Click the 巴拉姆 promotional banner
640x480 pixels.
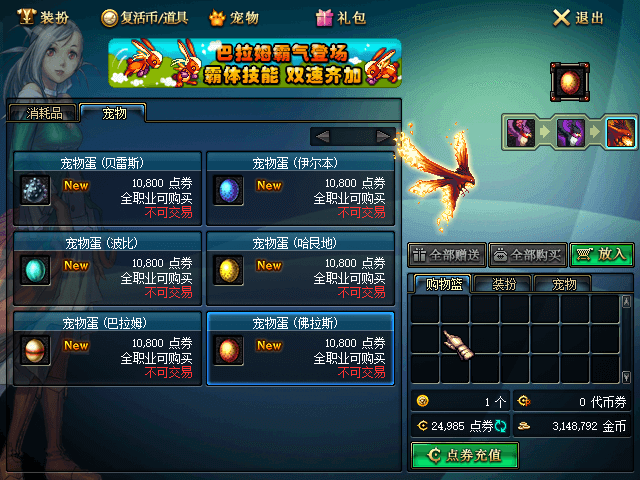[x=255, y=63]
